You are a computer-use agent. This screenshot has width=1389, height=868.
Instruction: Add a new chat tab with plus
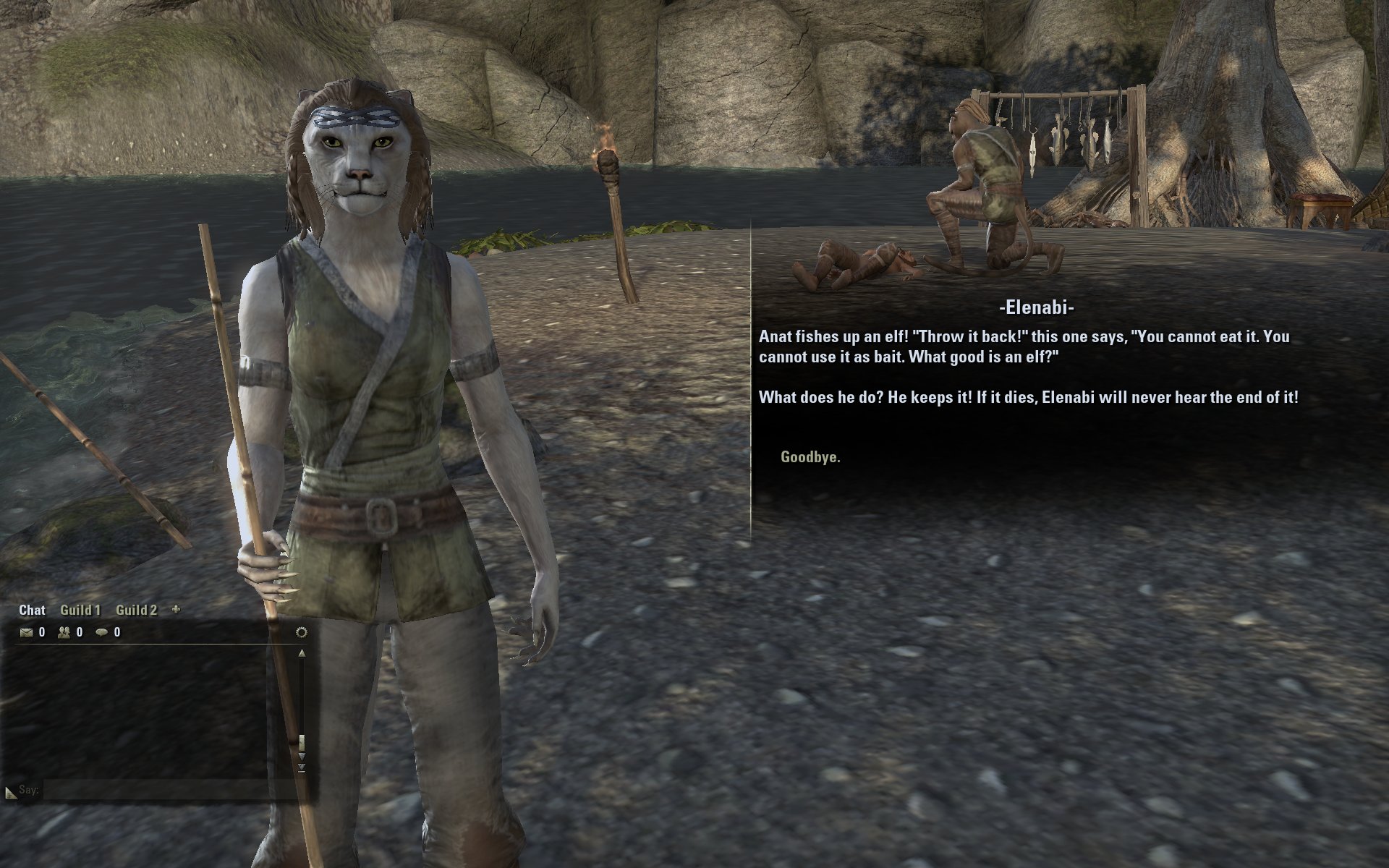176,610
